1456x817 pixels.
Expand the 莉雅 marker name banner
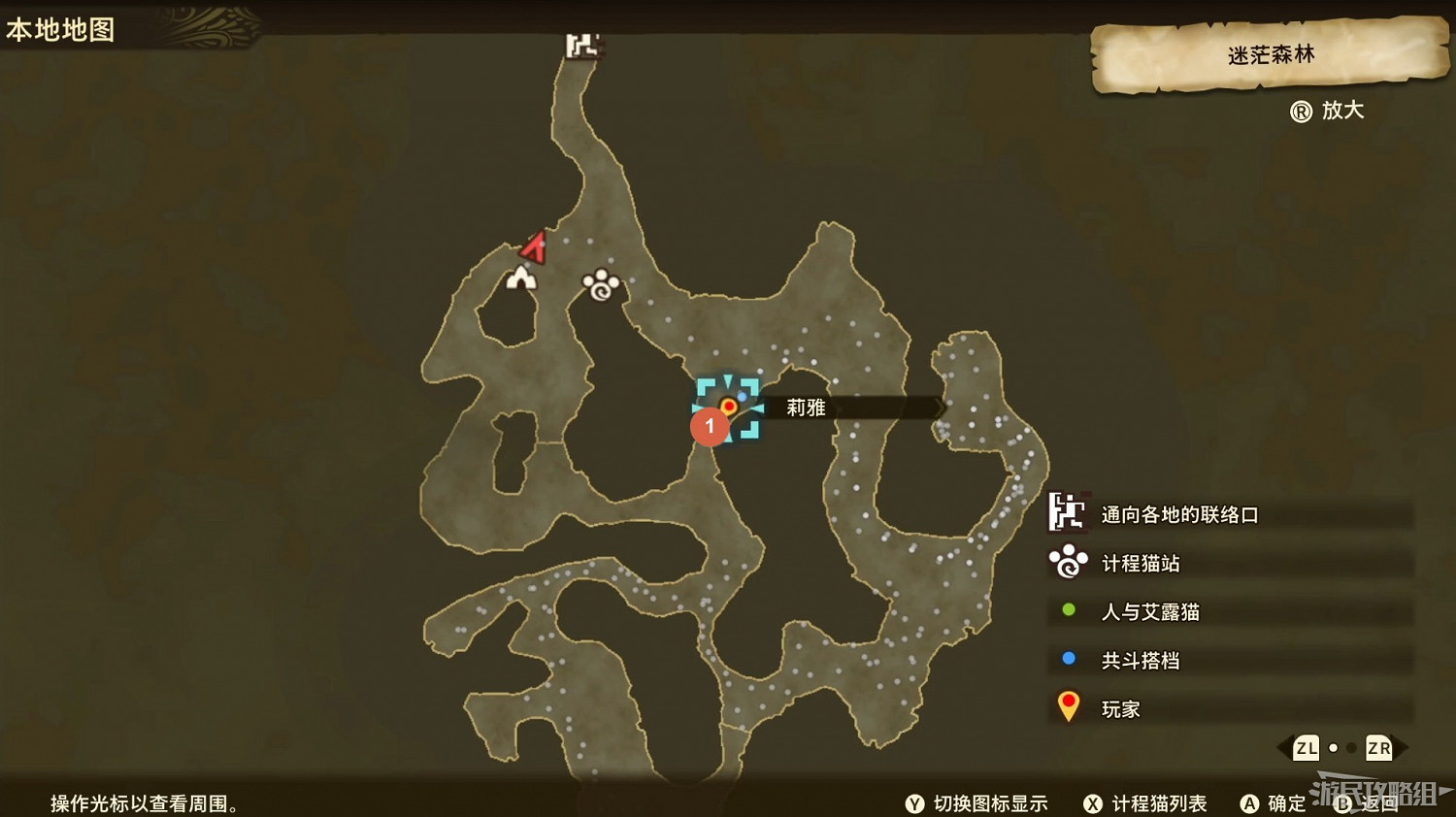[x=806, y=408]
